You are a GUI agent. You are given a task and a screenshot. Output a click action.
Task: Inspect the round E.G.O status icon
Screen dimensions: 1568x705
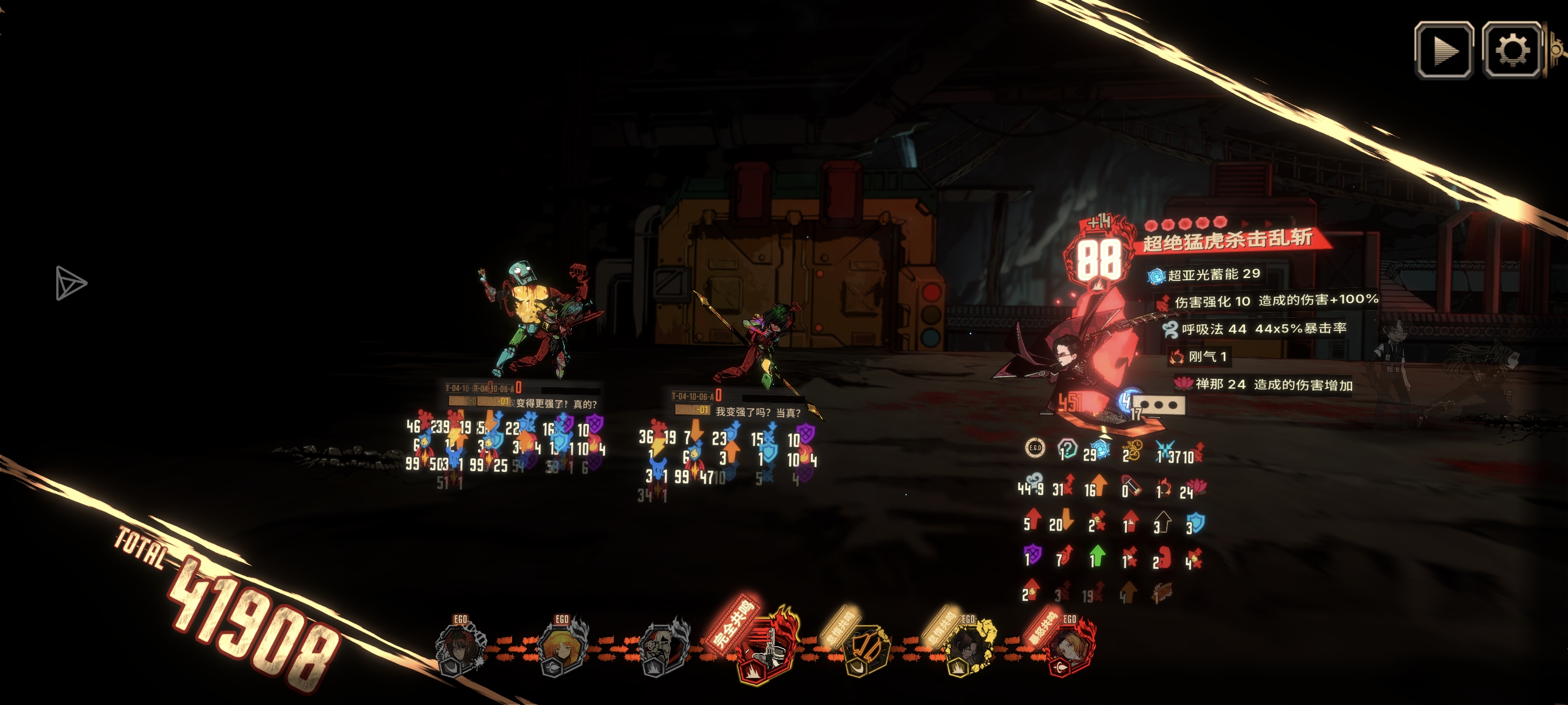tap(1035, 448)
